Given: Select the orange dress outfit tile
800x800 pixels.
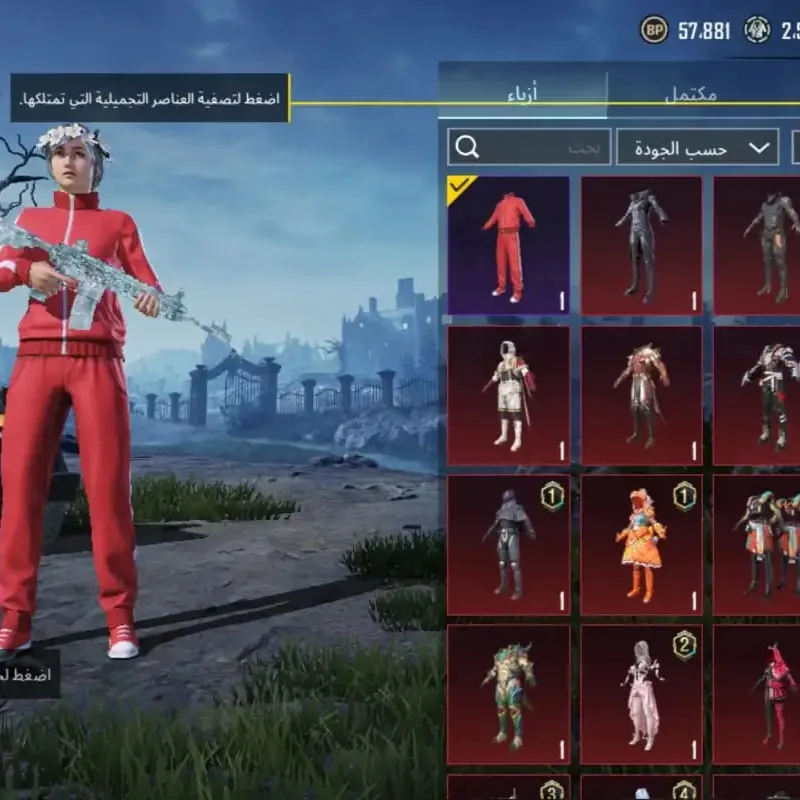Looking at the screenshot, I should tap(641, 544).
